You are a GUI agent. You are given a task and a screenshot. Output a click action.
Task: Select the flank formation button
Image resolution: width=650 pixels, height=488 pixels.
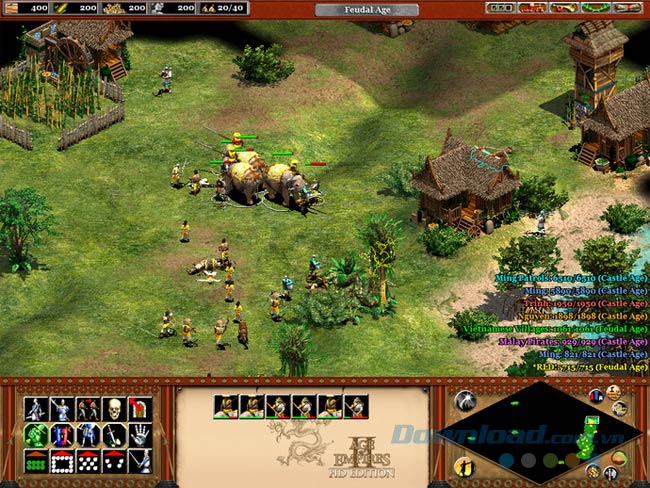(114, 461)
